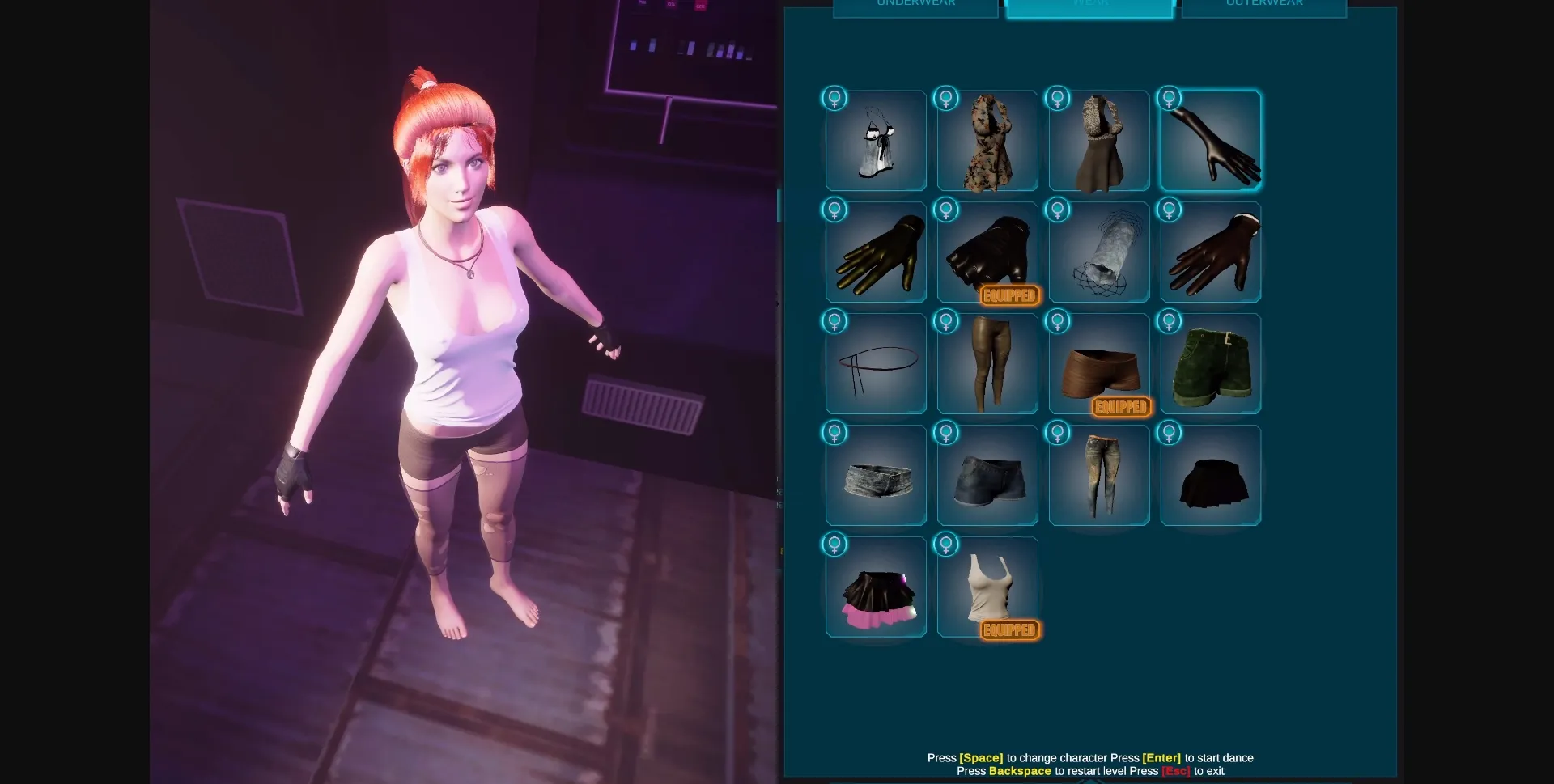Select the wire hoop accessory item
Screen dimensions: 1554x784
click(x=876, y=363)
